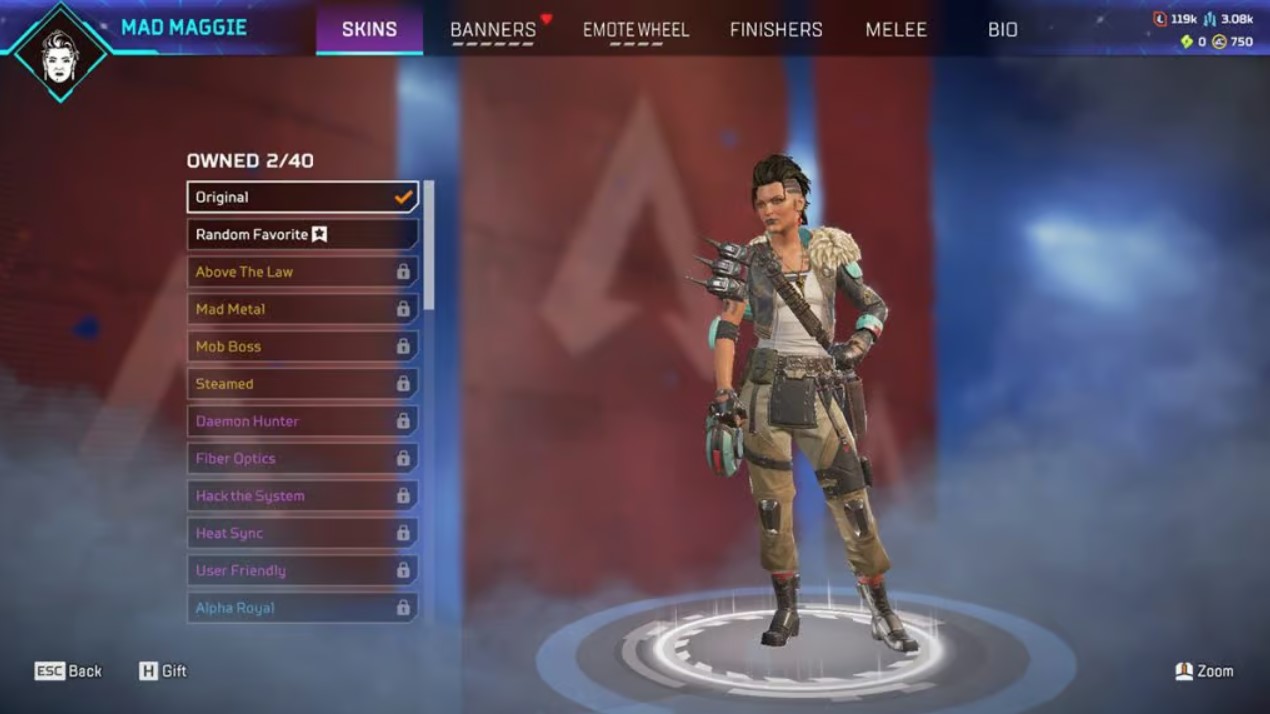
Task: Switch to the Banners tab
Action: (493, 29)
